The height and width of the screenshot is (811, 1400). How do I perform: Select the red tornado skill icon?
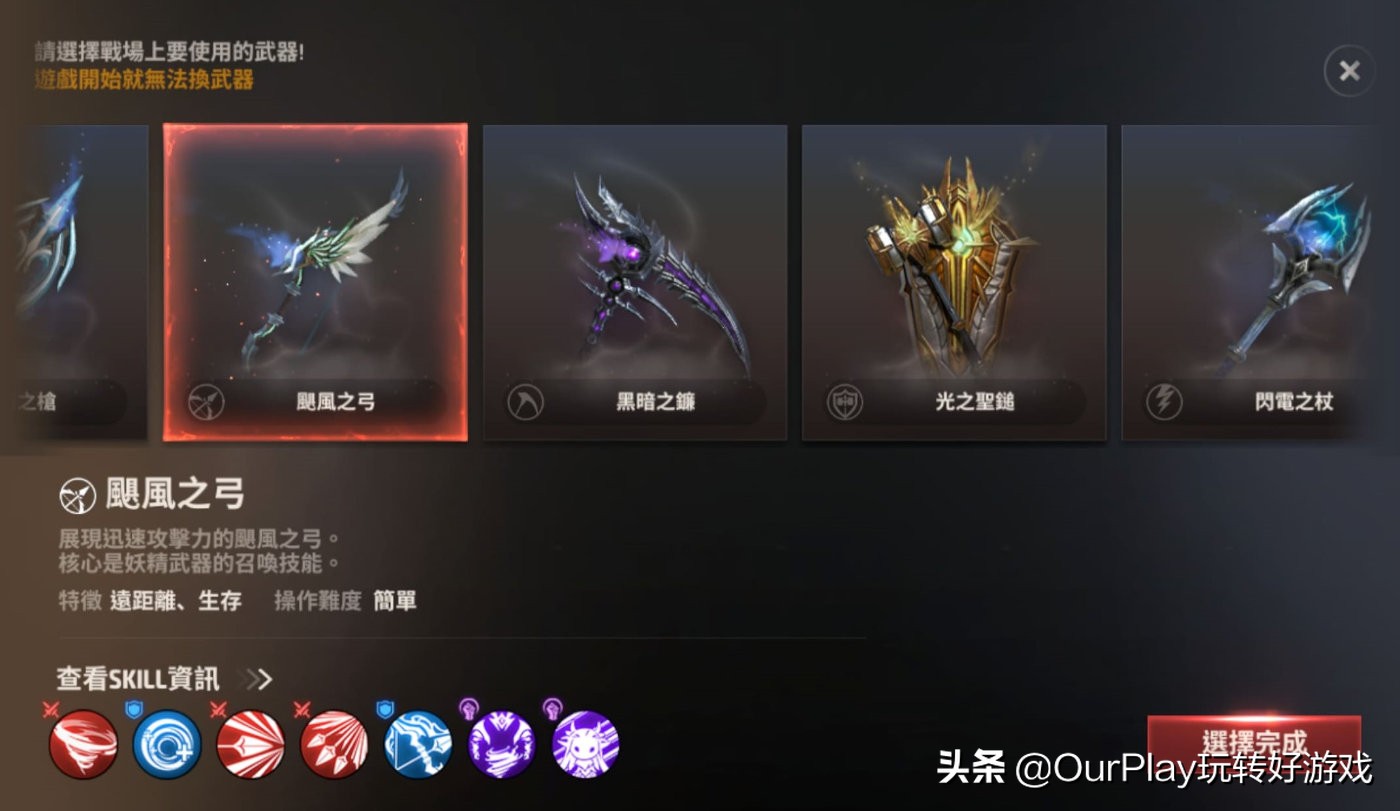point(83,743)
